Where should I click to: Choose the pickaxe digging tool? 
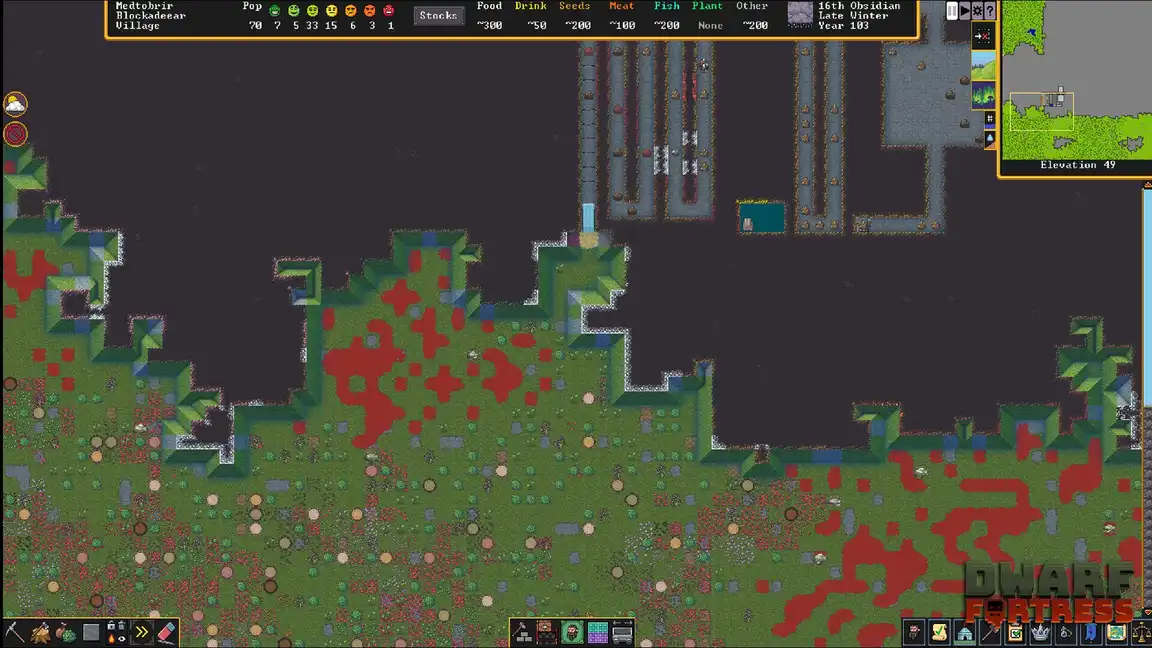point(15,632)
